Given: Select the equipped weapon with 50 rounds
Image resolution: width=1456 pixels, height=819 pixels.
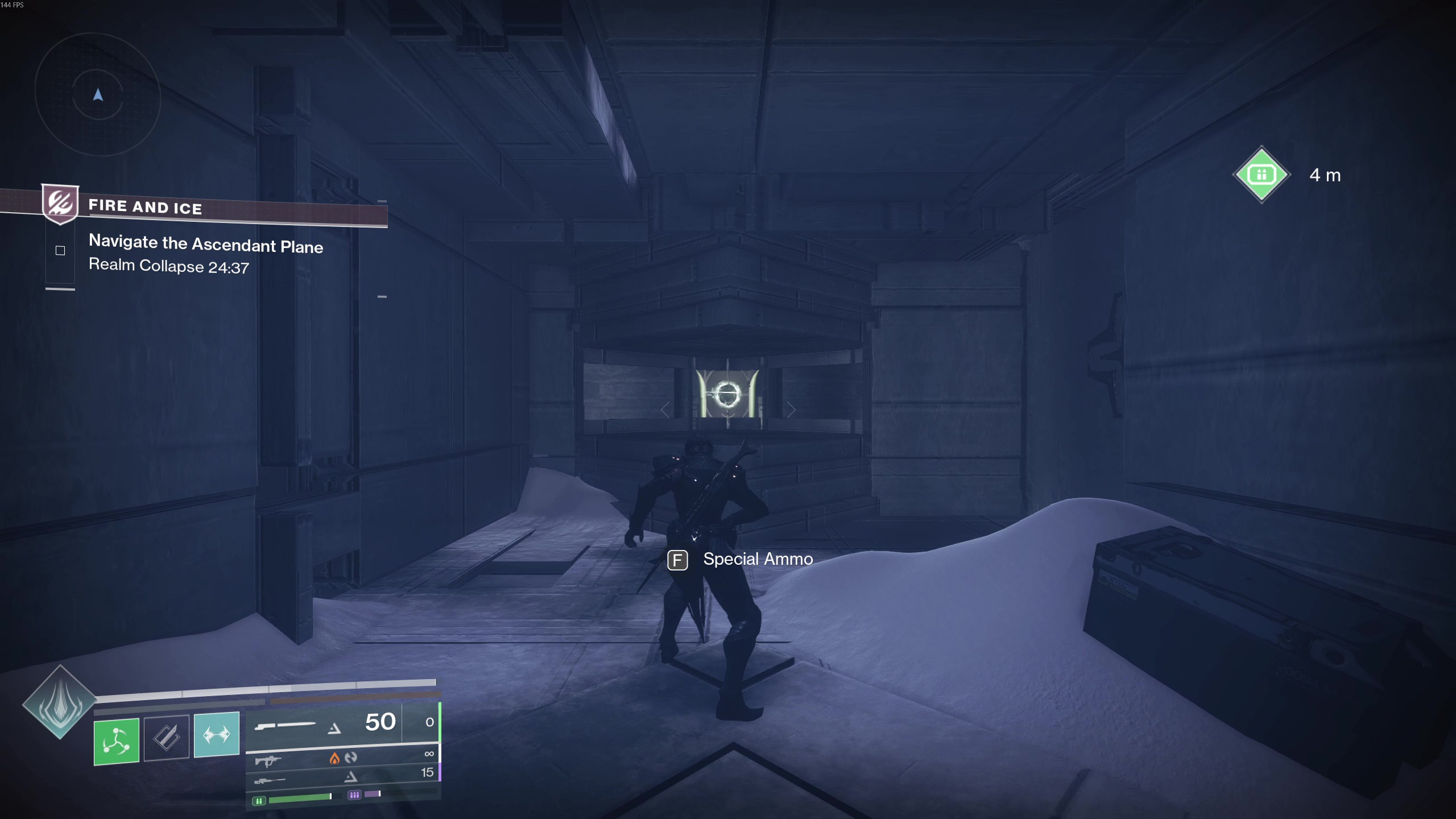Looking at the screenshot, I should 324,725.
